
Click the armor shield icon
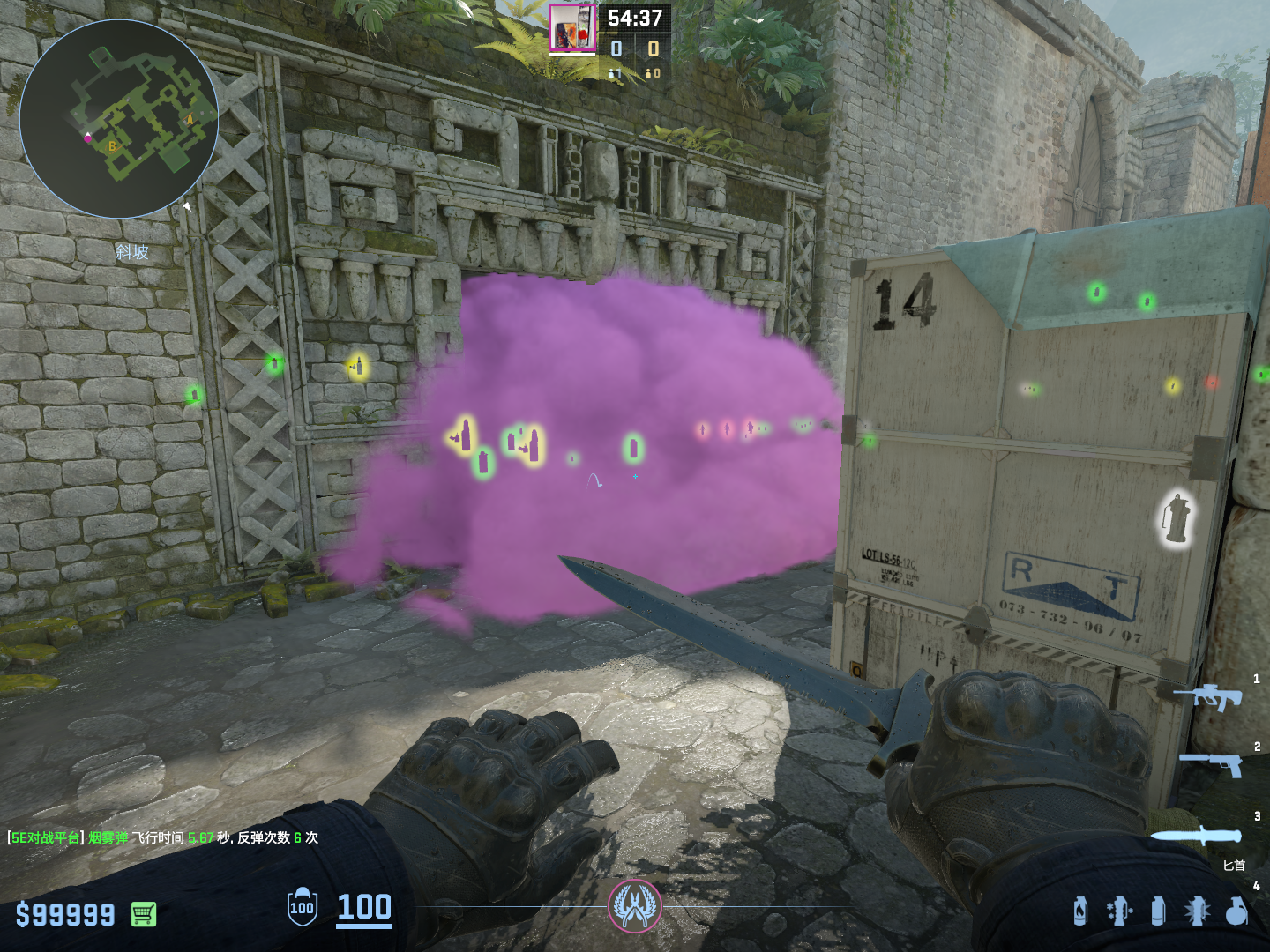[302, 907]
